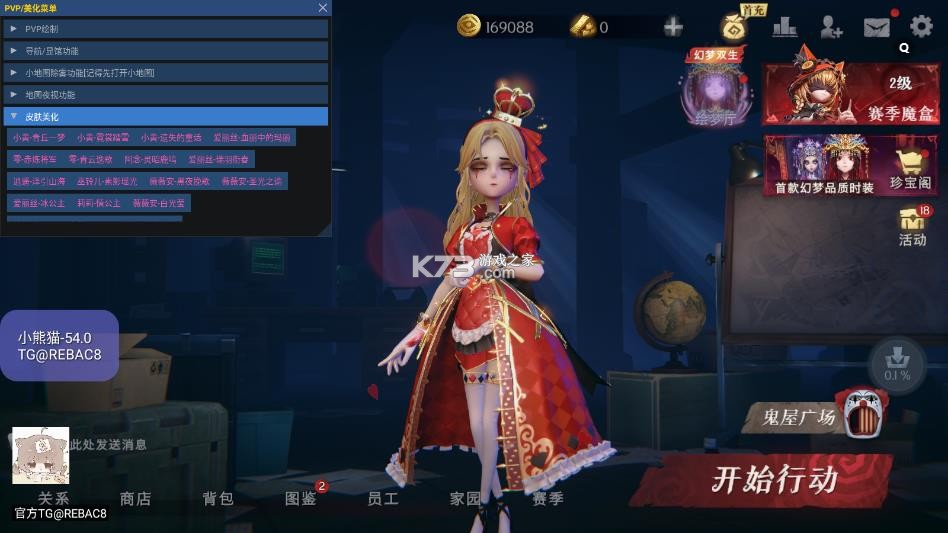Screen dimensions: 948x533
Task: Show the leaderboard rankings icon
Action: 784,27
